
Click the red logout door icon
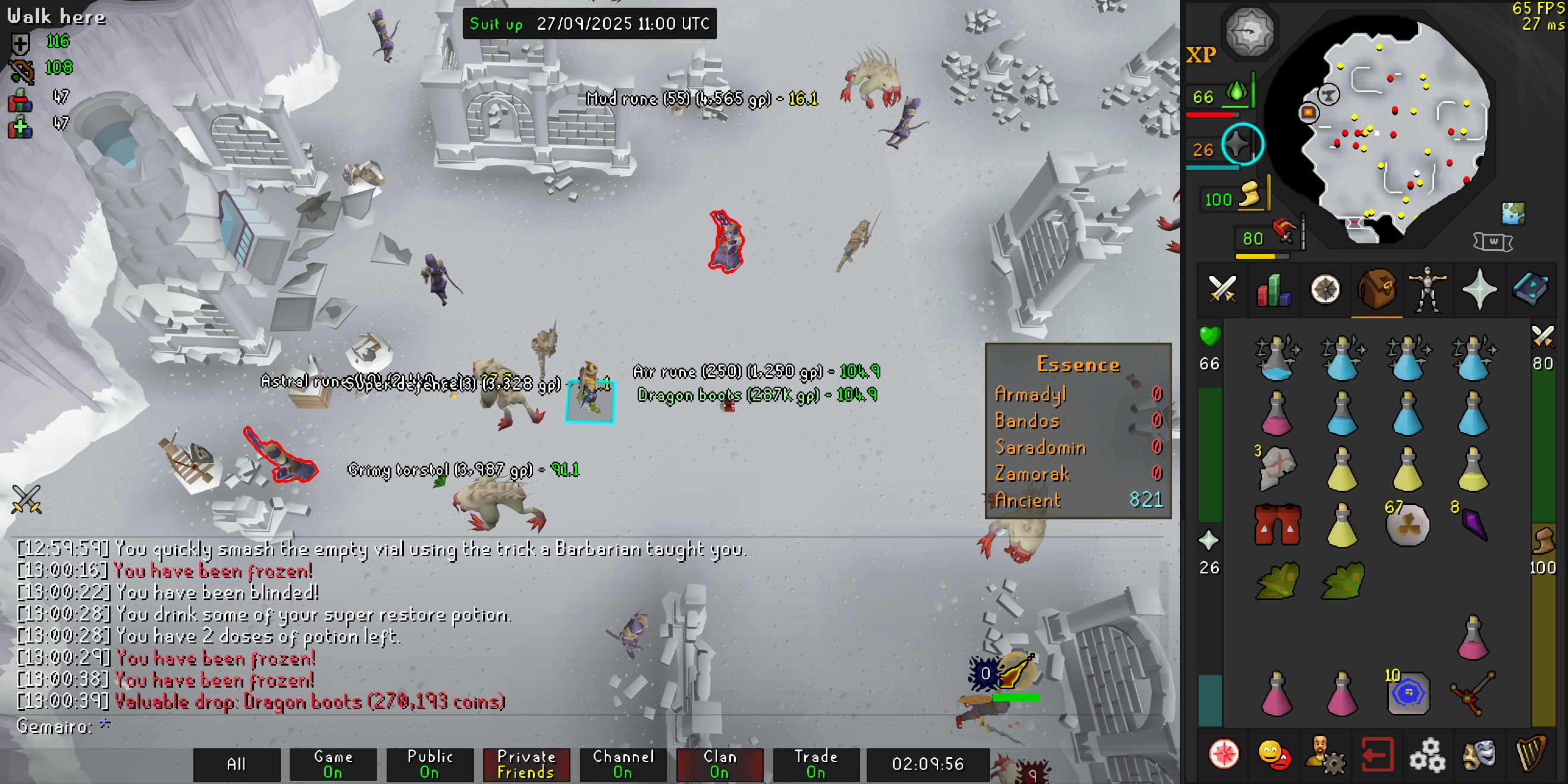[1377, 755]
